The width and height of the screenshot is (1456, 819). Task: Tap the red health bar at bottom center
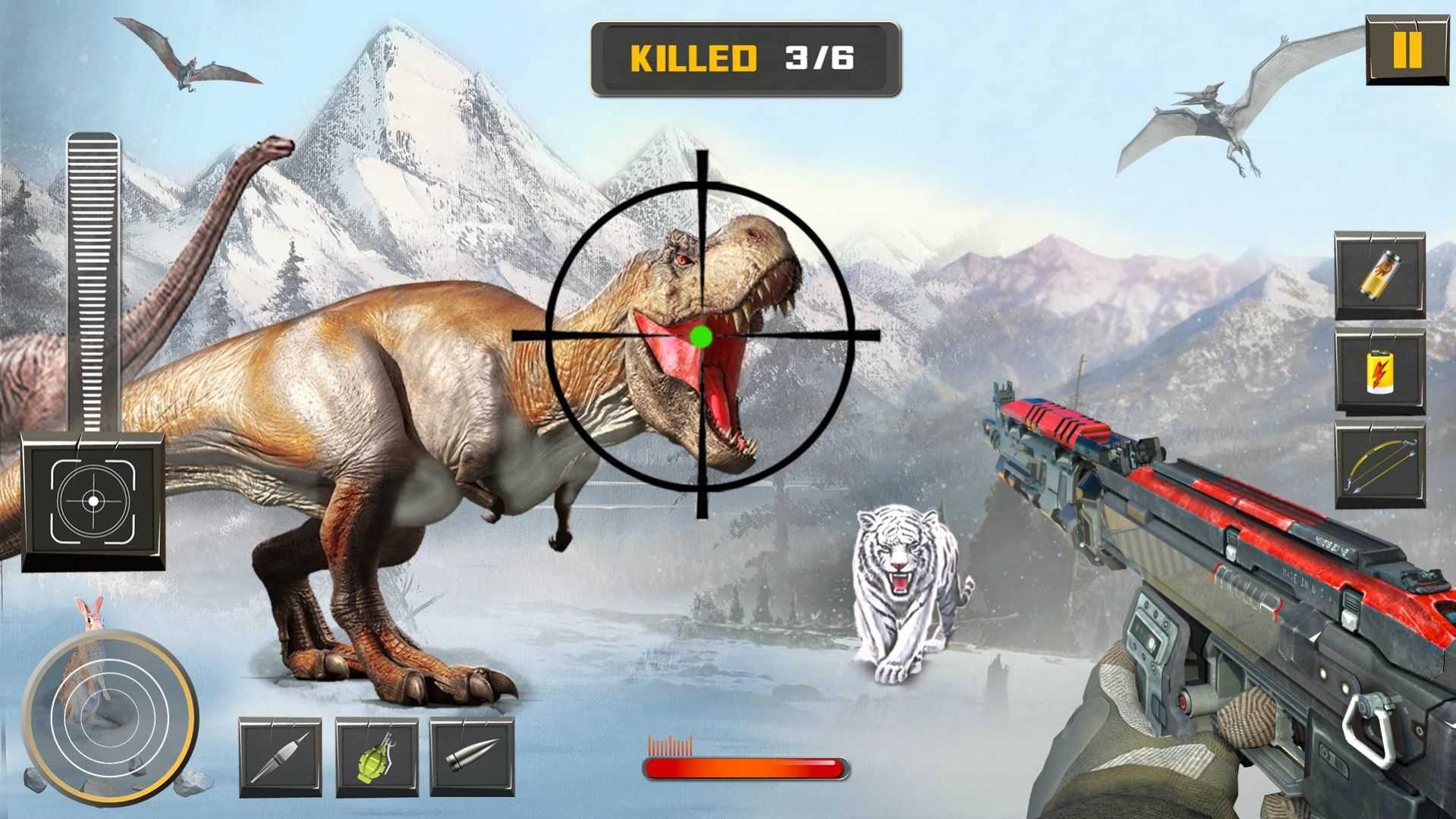(x=746, y=769)
